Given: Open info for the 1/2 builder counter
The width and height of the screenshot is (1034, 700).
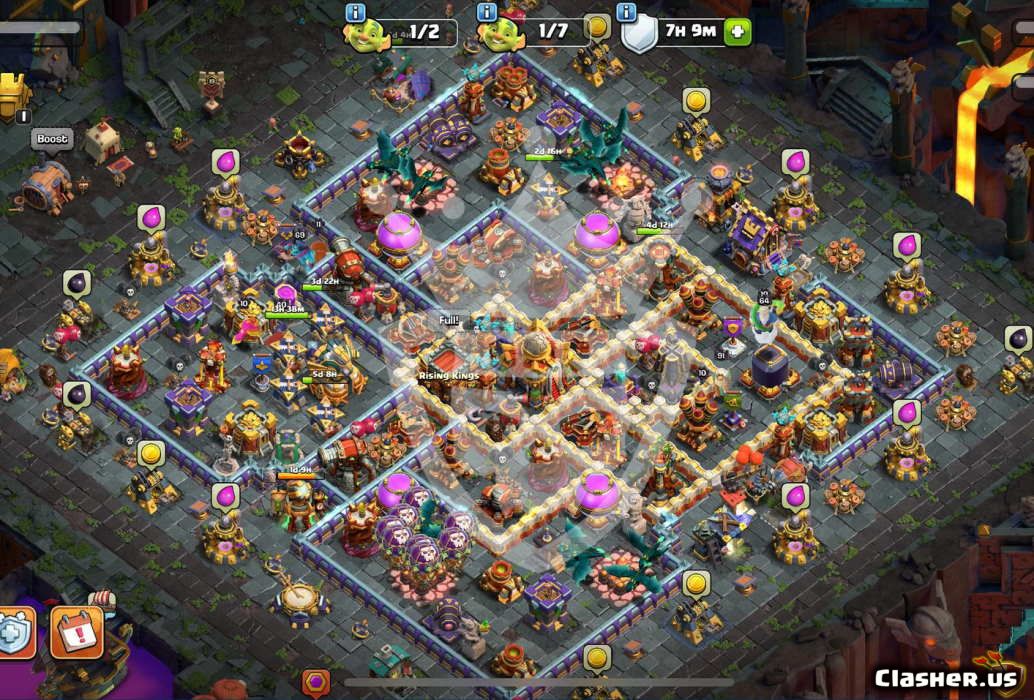Looking at the screenshot, I should pos(355,12).
